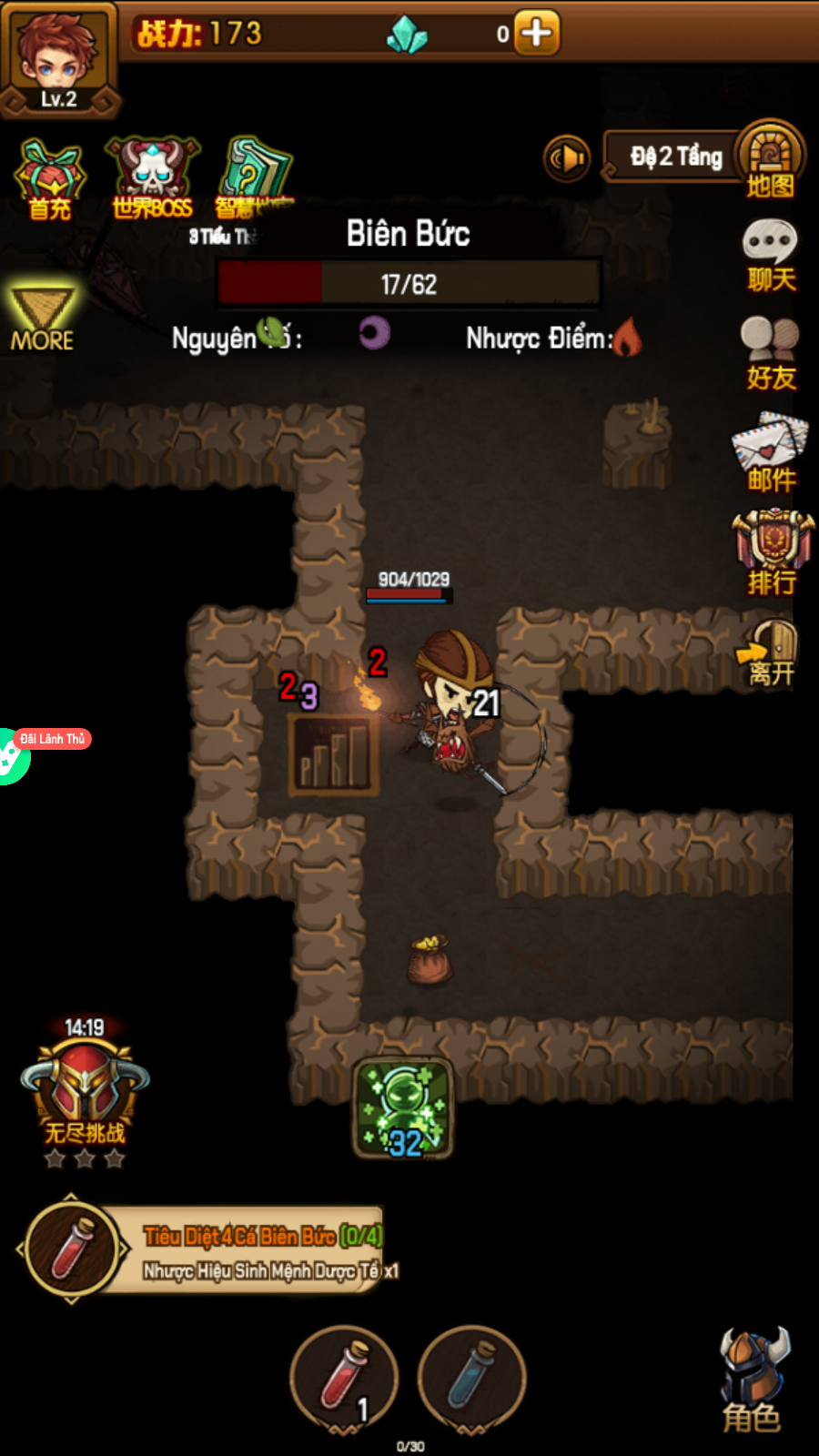Toggle the sound speaker button

[567, 158]
